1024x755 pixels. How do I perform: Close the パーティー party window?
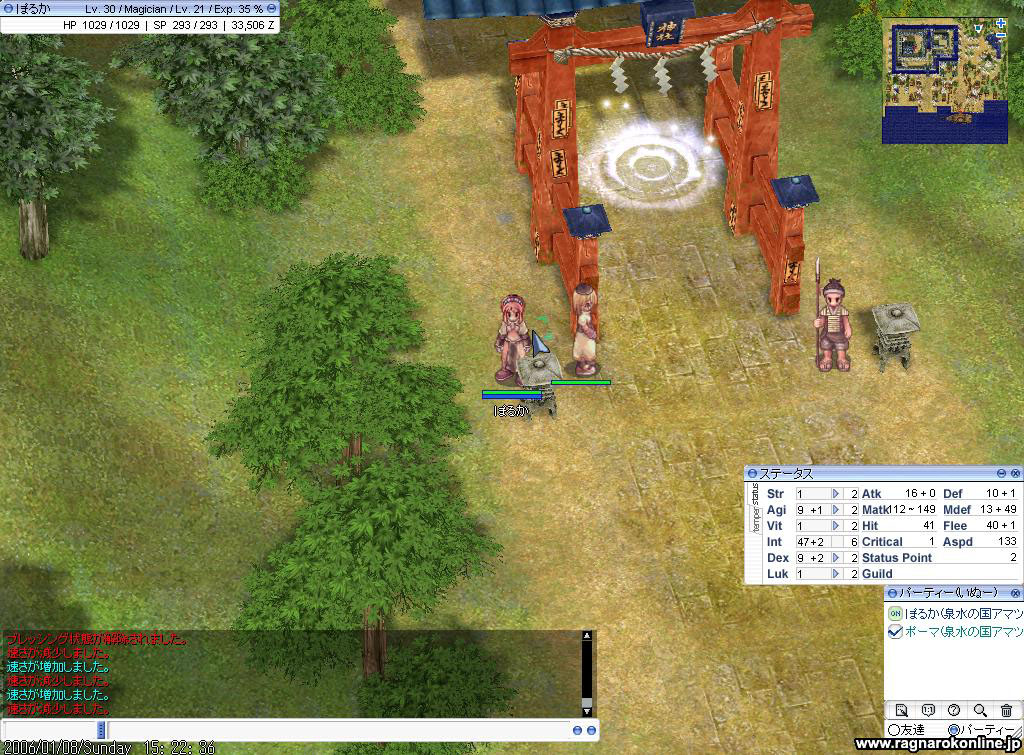[1016, 593]
